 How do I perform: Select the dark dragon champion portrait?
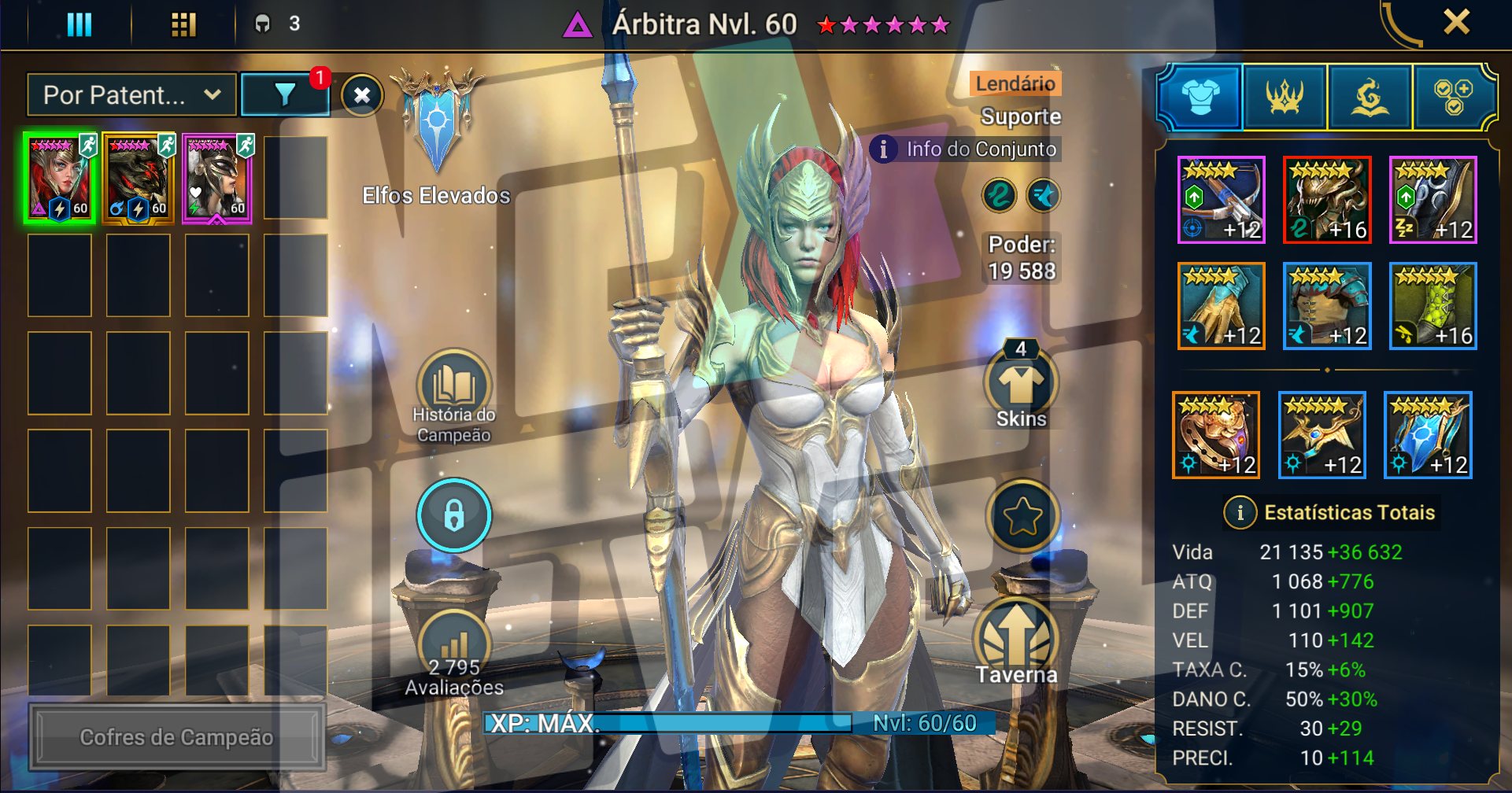point(139,179)
